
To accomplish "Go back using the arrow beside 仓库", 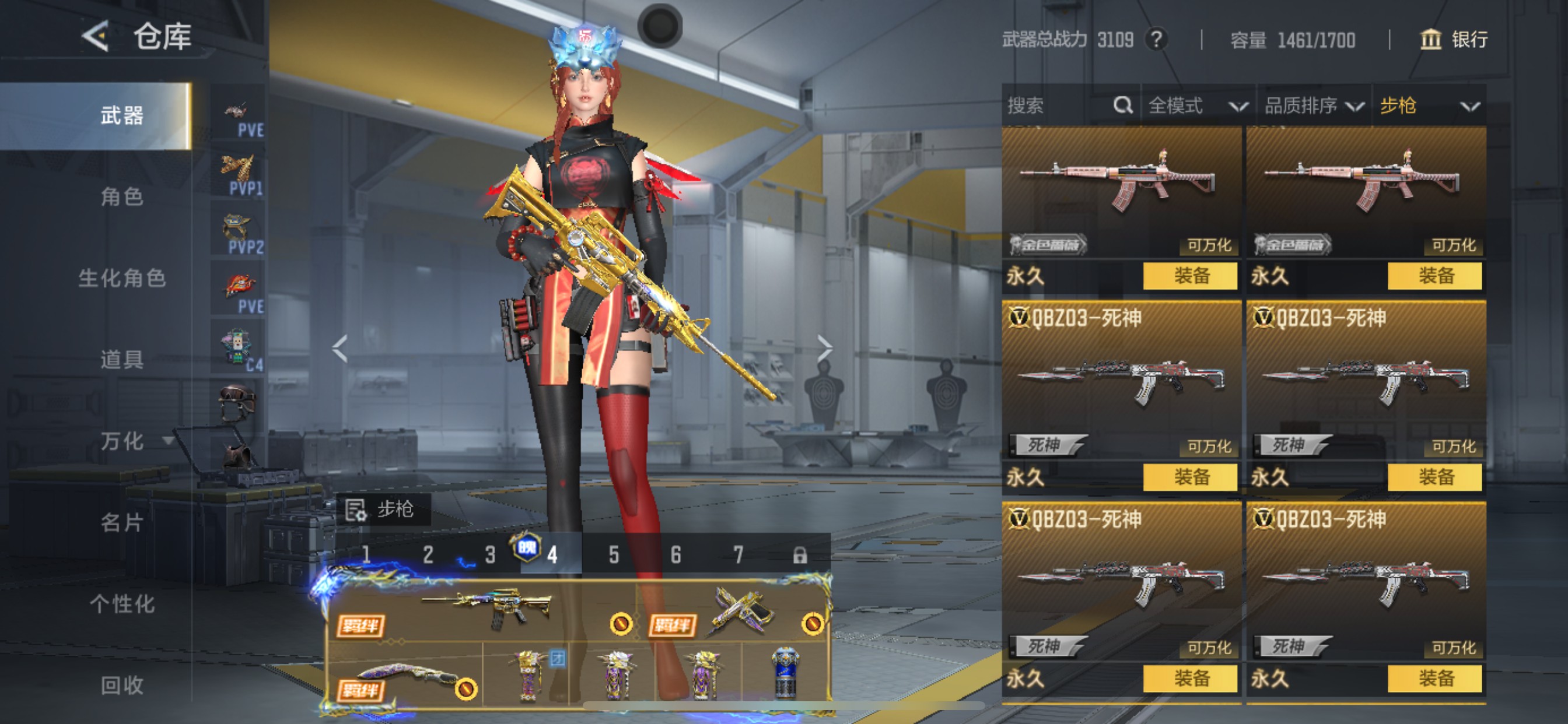I will [96, 37].
